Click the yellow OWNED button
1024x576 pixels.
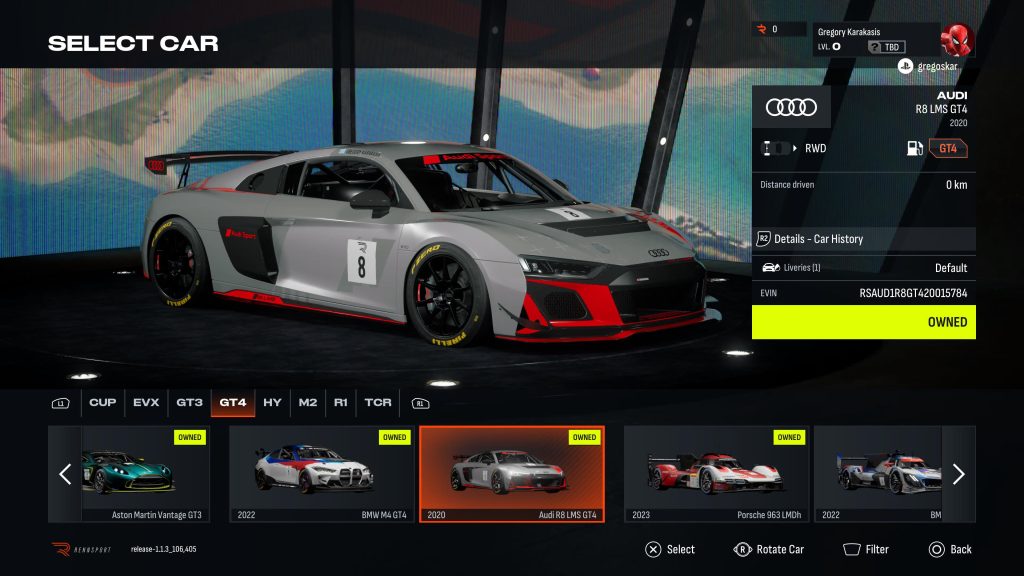click(x=864, y=322)
